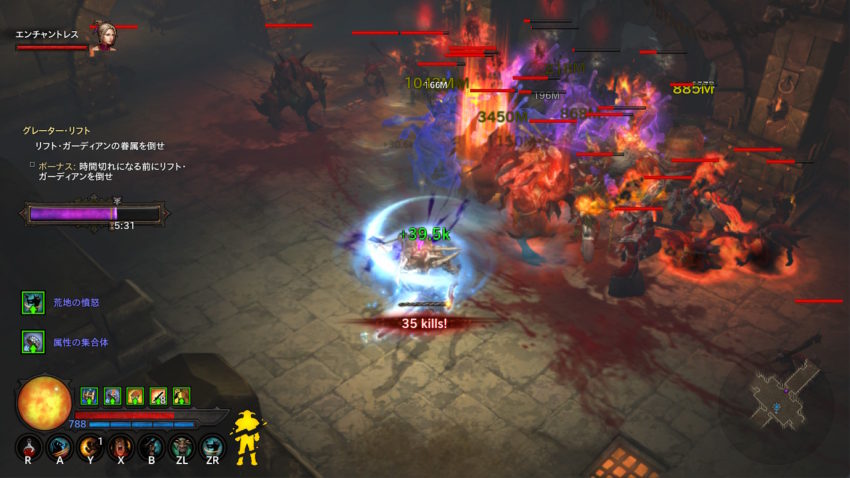Activate the skill labeled A
The height and width of the screenshot is (478, 850).
61,447
